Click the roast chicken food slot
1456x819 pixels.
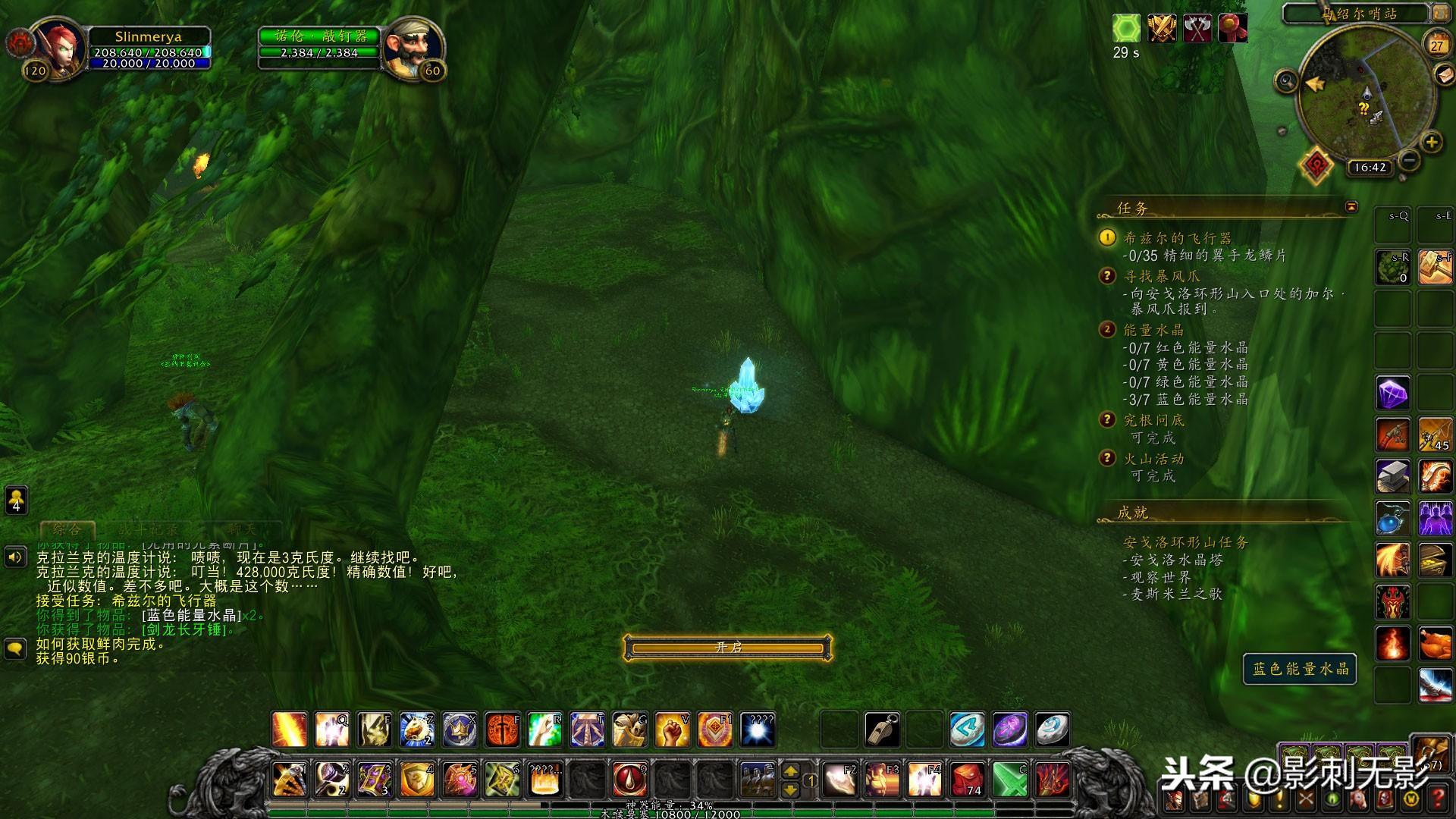pyautogui.click(x=1435, y=645)
